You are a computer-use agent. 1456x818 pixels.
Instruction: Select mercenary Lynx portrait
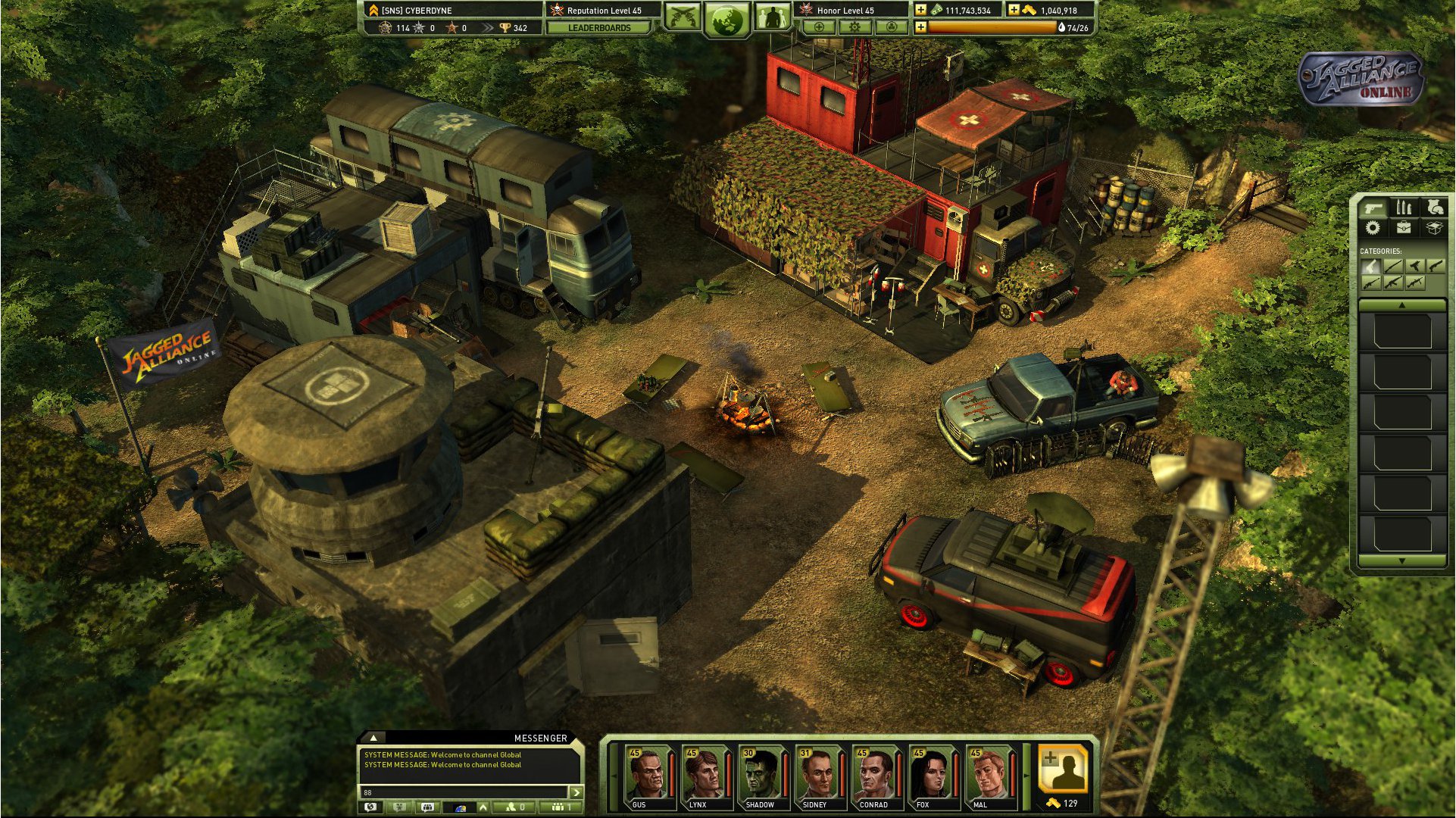coord(702,774)
